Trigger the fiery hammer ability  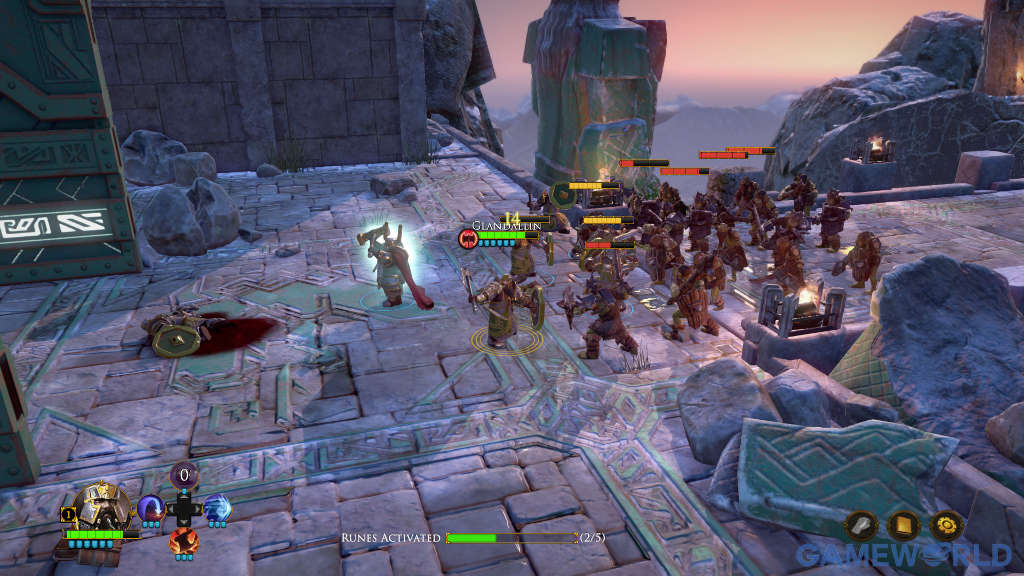coord(183,541)
